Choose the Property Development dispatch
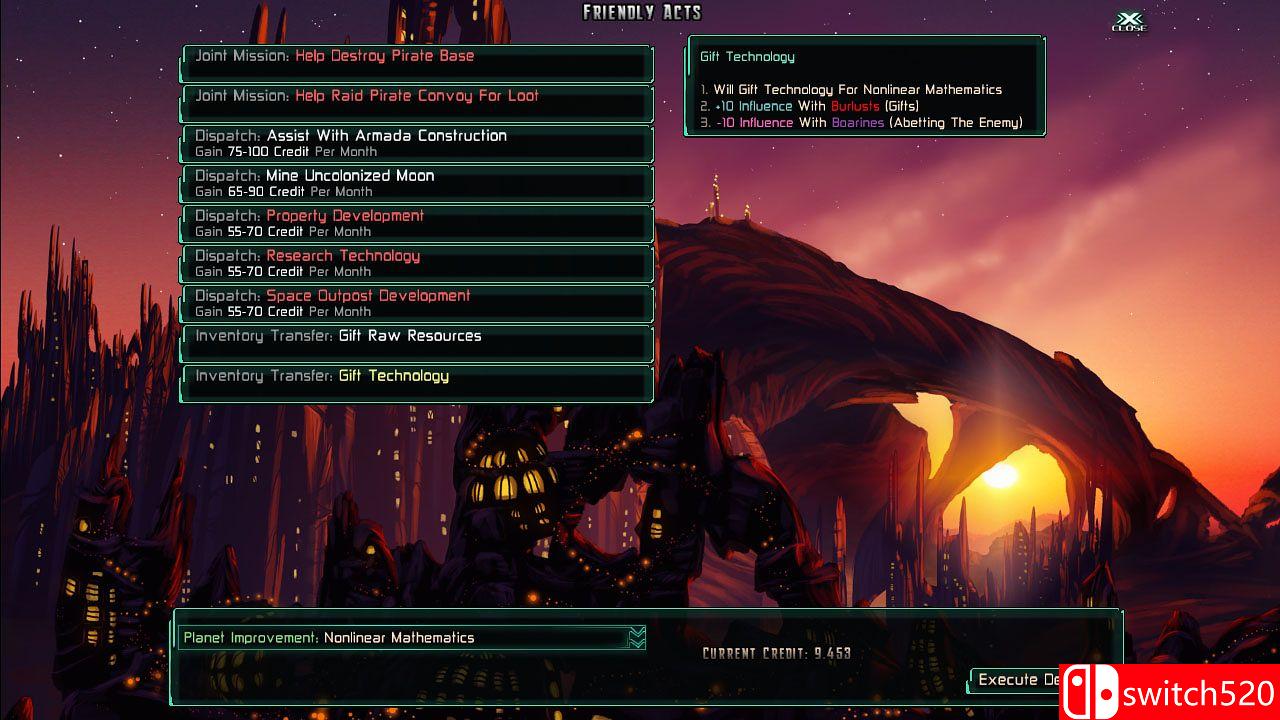Image resolution: width=1280 pixels, height=720 pixels. coord(416,224)
